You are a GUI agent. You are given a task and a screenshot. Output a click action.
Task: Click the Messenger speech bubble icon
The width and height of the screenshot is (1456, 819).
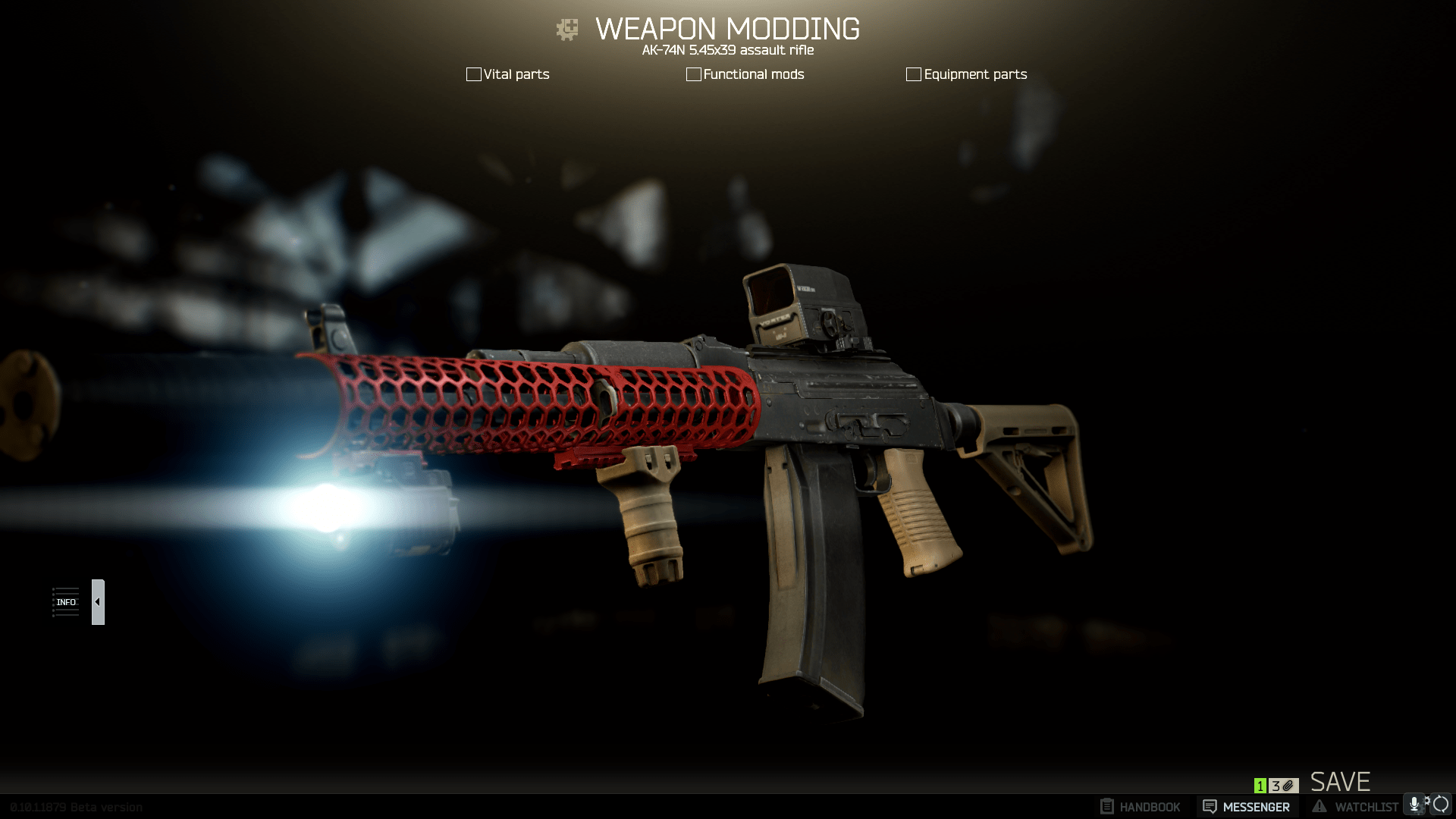click(x=1209, y=805)
